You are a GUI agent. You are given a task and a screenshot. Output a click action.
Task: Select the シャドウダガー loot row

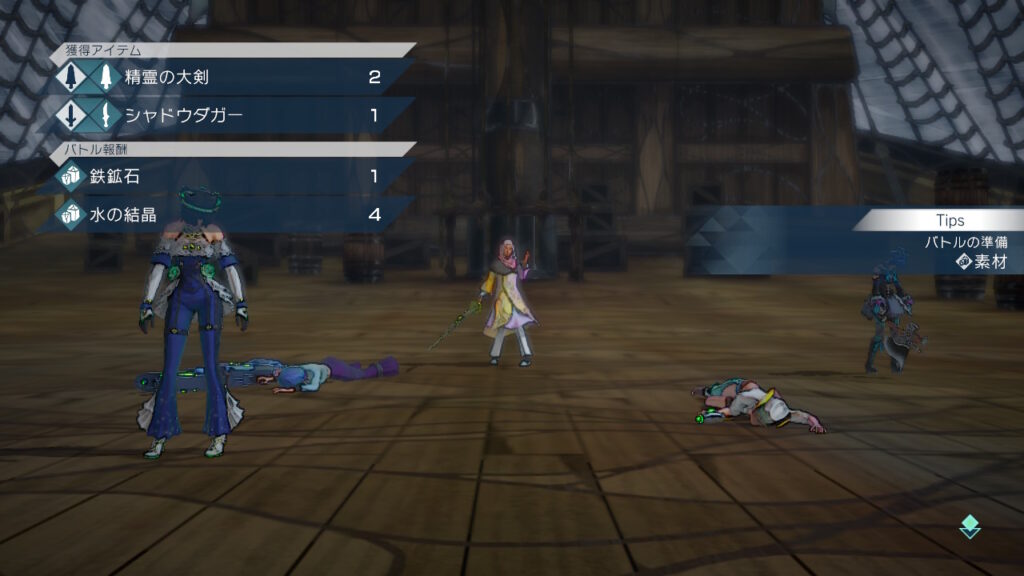click(232, 115)
